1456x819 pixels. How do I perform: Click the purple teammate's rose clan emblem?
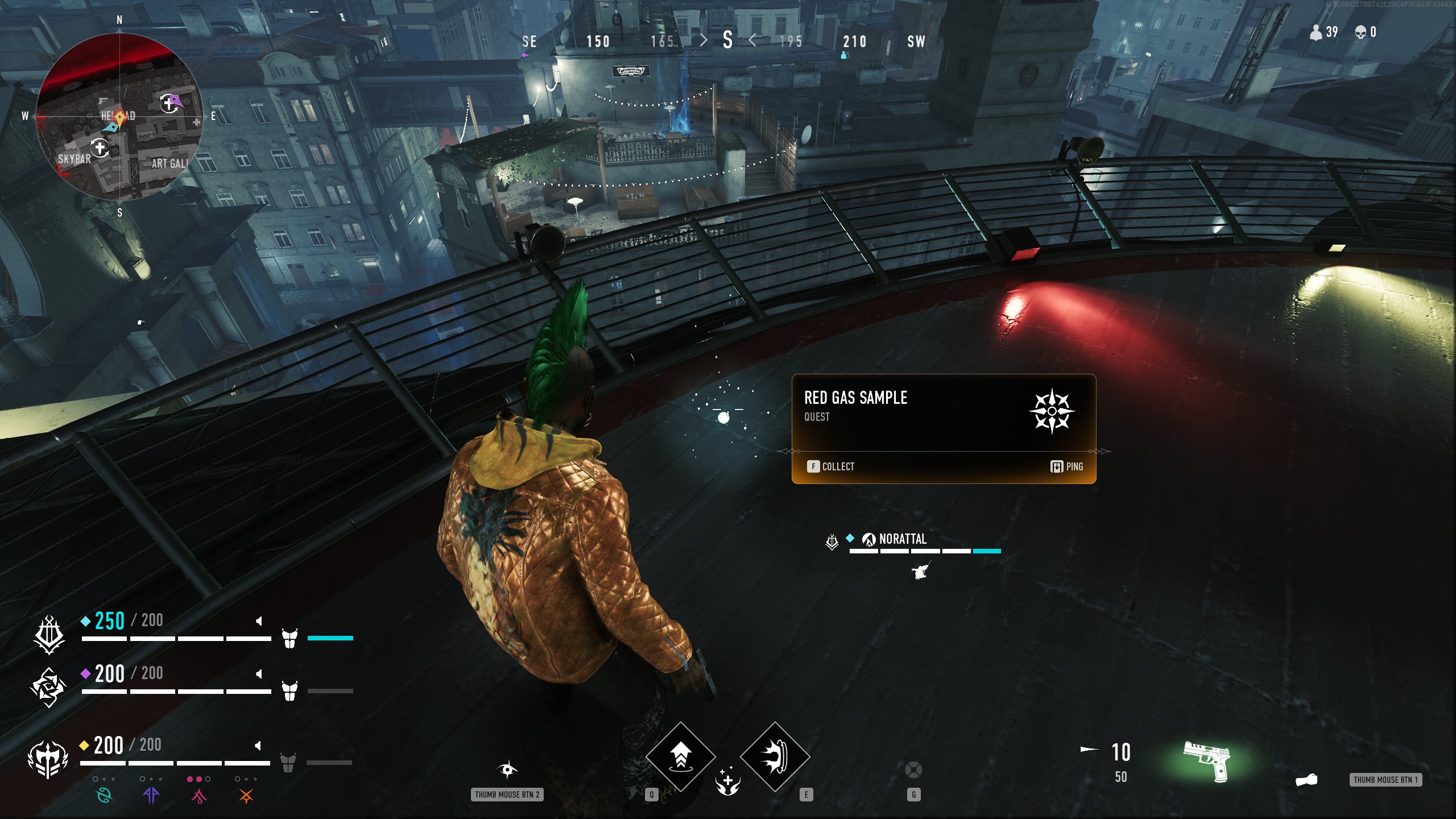48,687
